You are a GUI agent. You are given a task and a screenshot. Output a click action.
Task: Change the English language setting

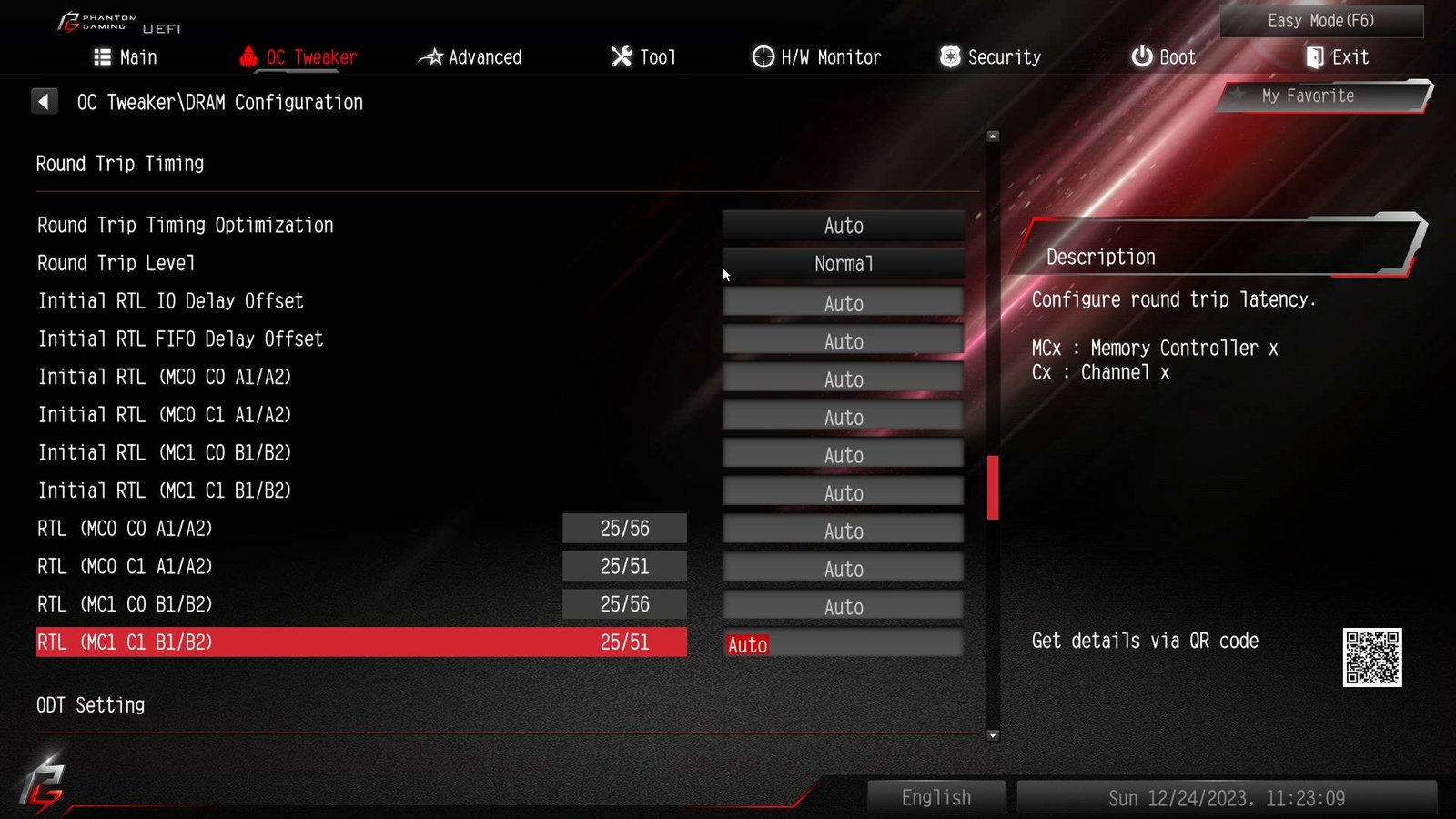936,797
